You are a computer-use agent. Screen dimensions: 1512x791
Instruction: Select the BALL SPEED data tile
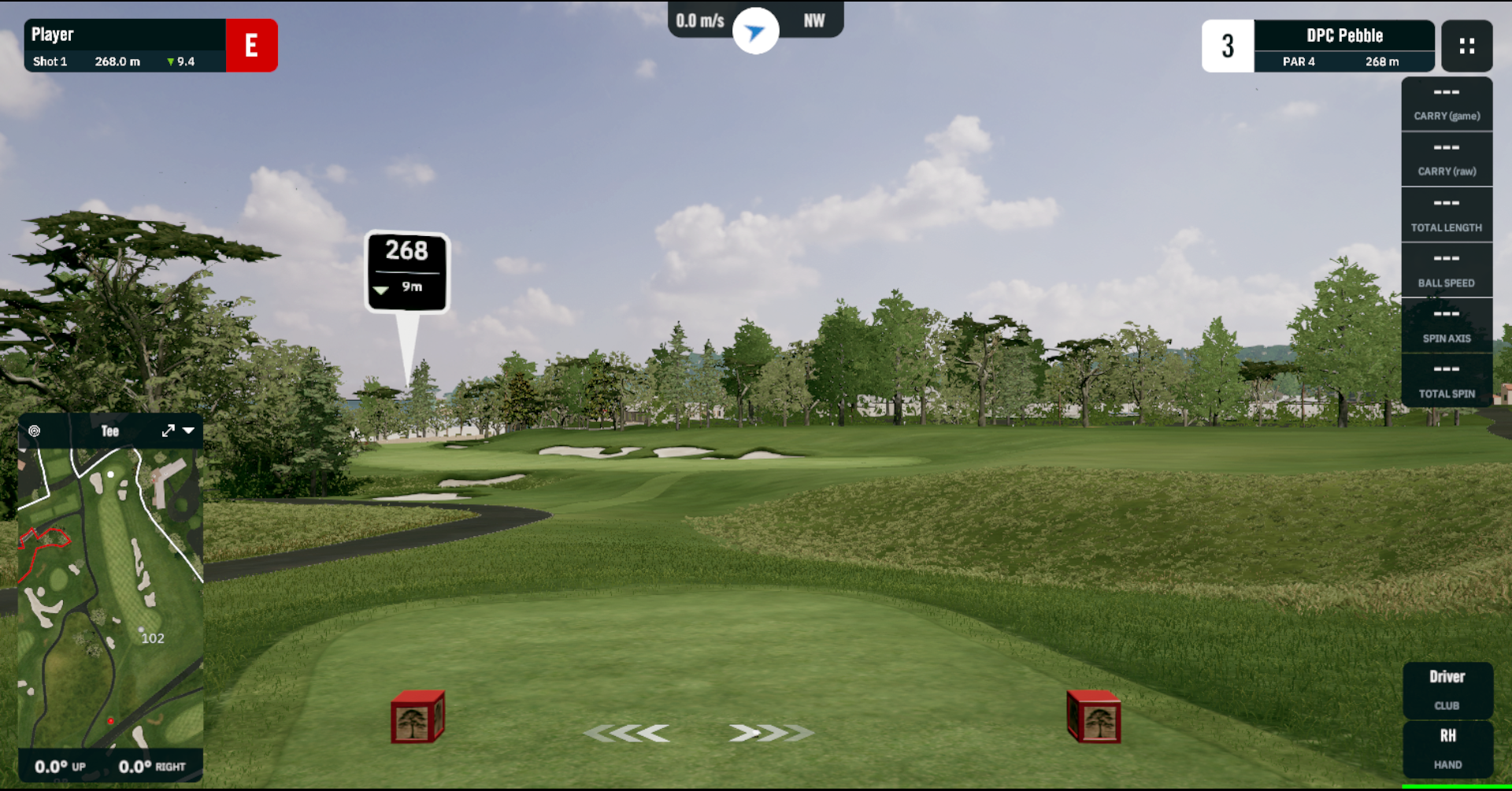[x=1447, y=271]
